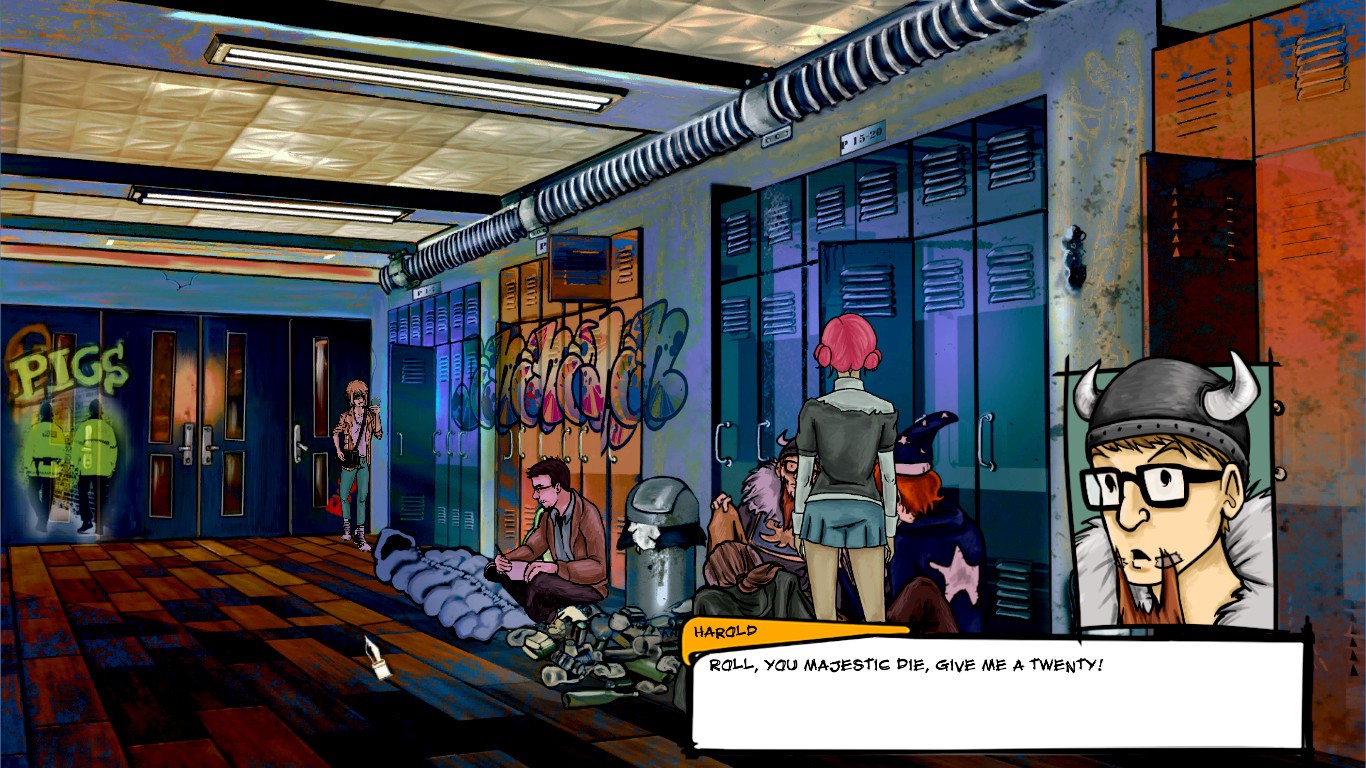Click the horned viking helmet on Harold
Image resolution: width=1366 pixels, height=768 pixels.
(1160, 400)
